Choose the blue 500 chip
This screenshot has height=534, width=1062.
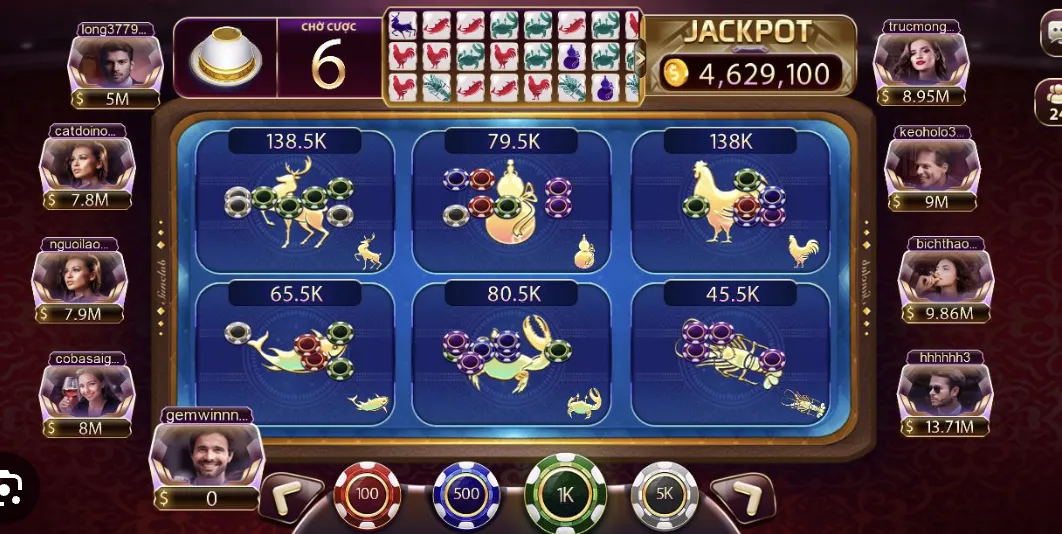tap(466, 494)
